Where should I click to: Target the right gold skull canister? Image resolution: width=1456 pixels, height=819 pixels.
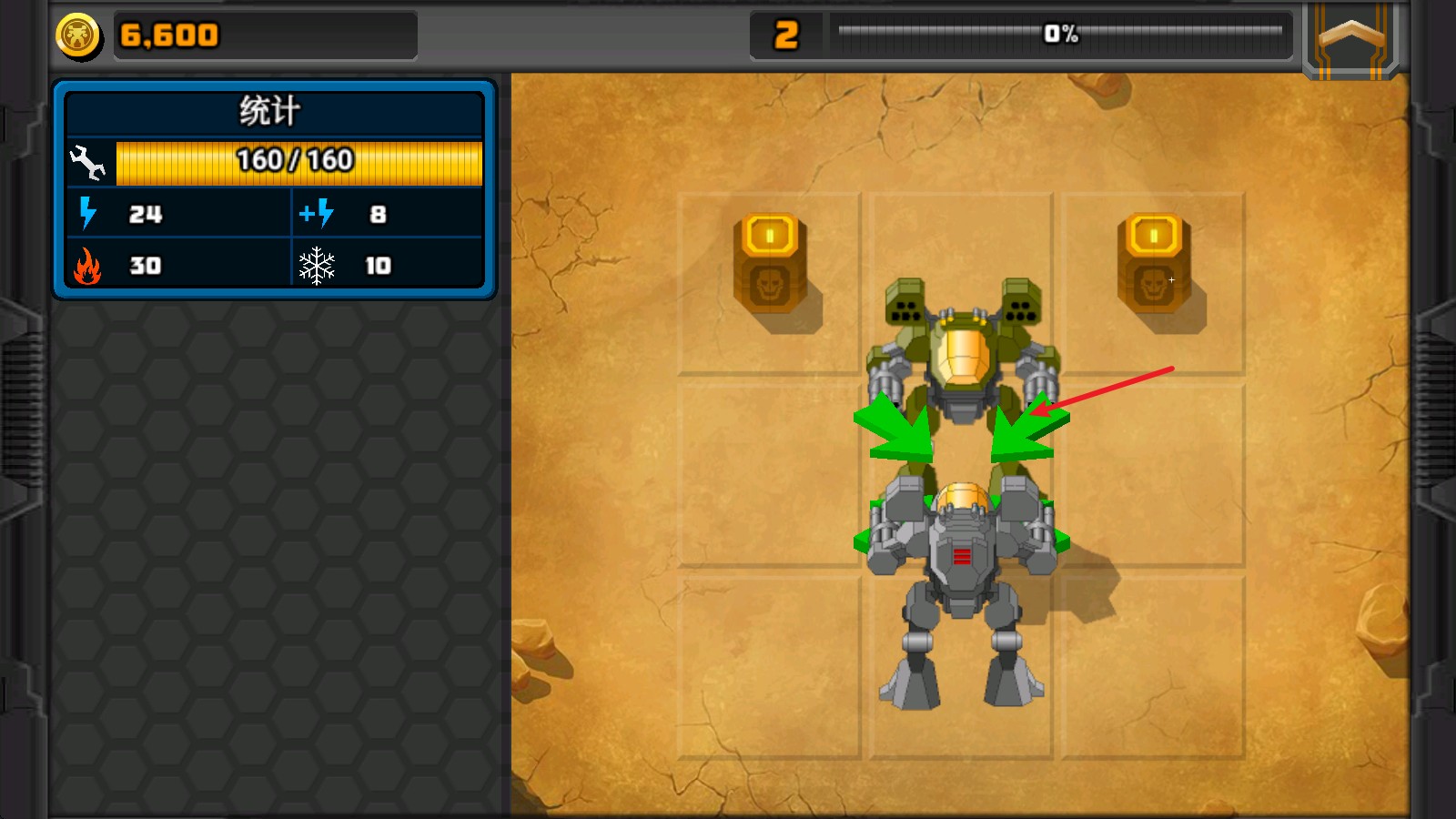(1154, 264)
